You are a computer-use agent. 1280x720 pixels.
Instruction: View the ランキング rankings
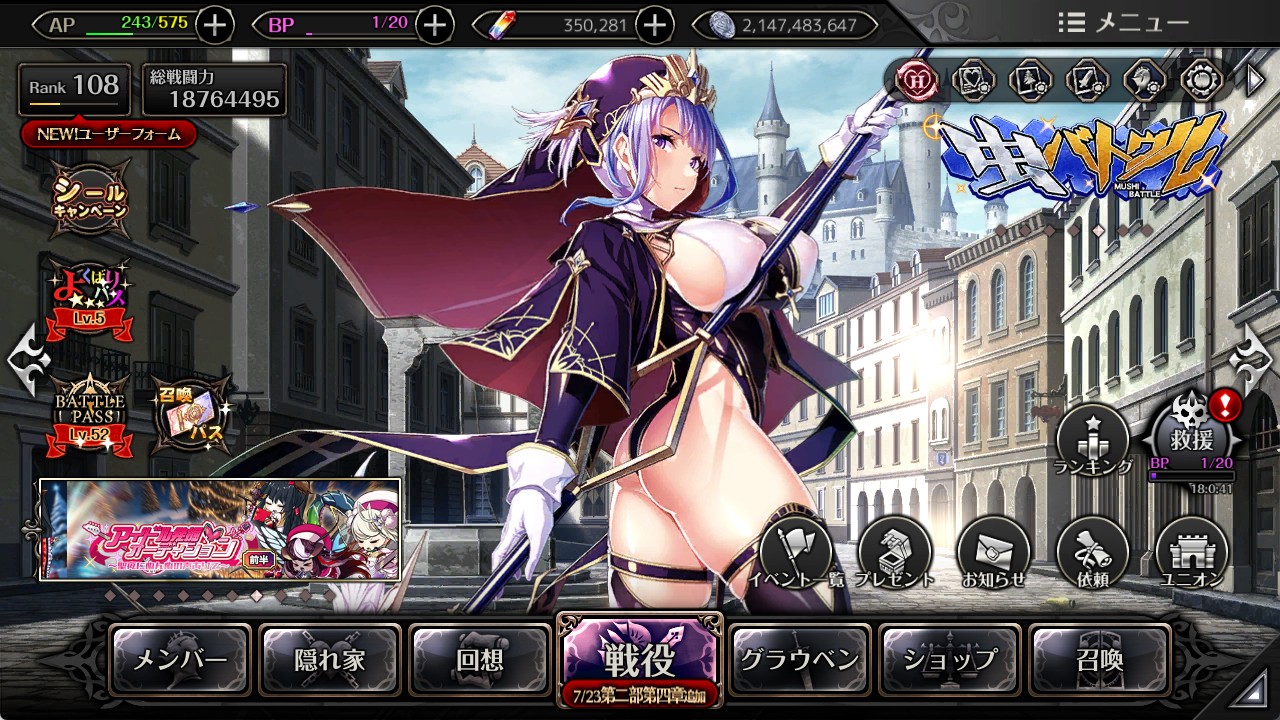coord(1093,439)
